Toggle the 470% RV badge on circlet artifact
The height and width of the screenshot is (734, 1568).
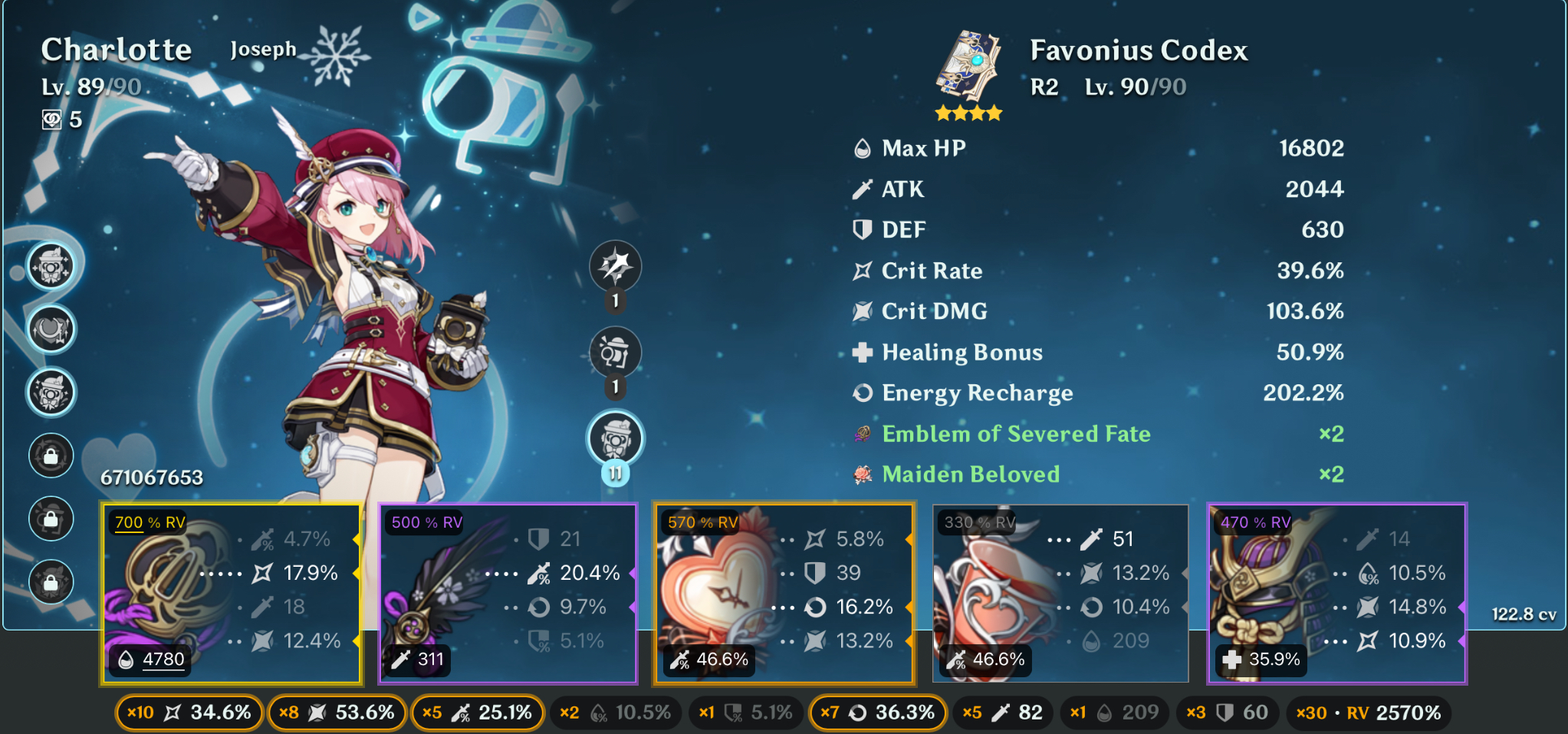click(1257, 524)
